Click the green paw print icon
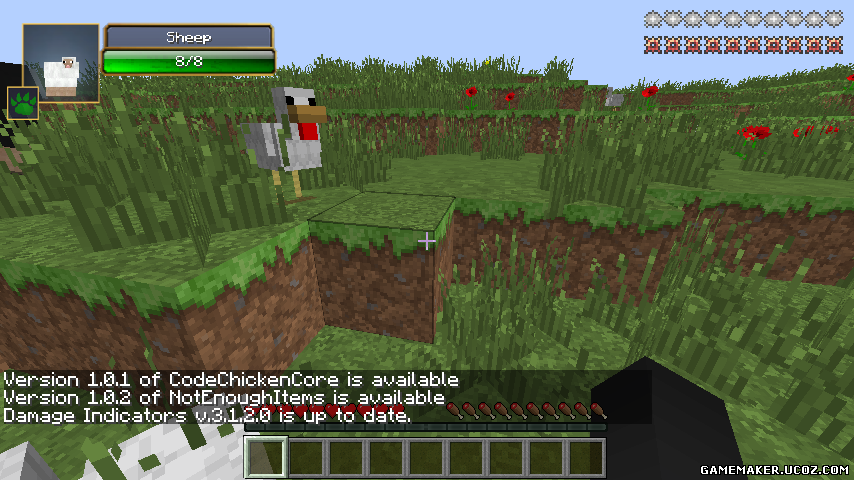Image resolution: width=854 pixels, height=480 pixels. (22, 102)
